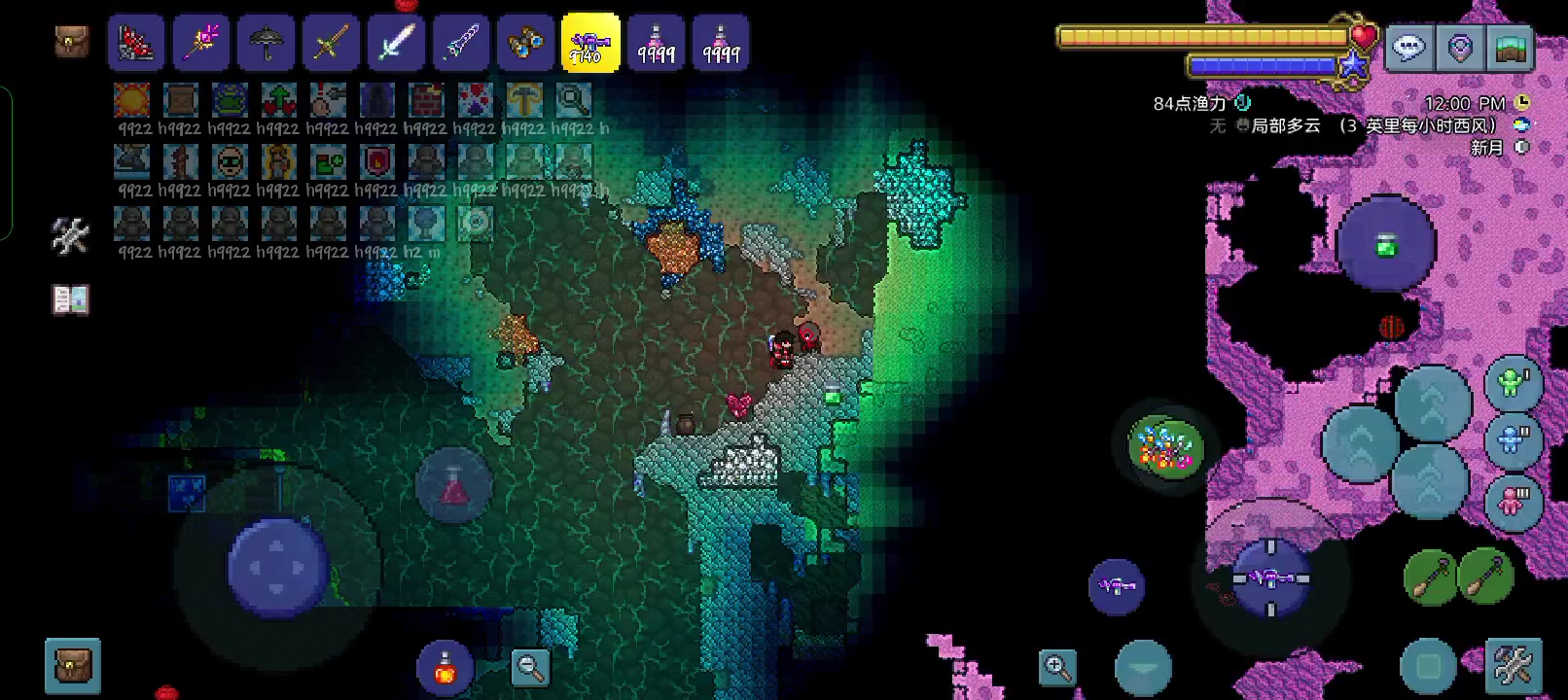Click the zoom-in magnifier with plus sign
The height and width of the screenshot is (700, 1568).
(x=1057, y=667)
